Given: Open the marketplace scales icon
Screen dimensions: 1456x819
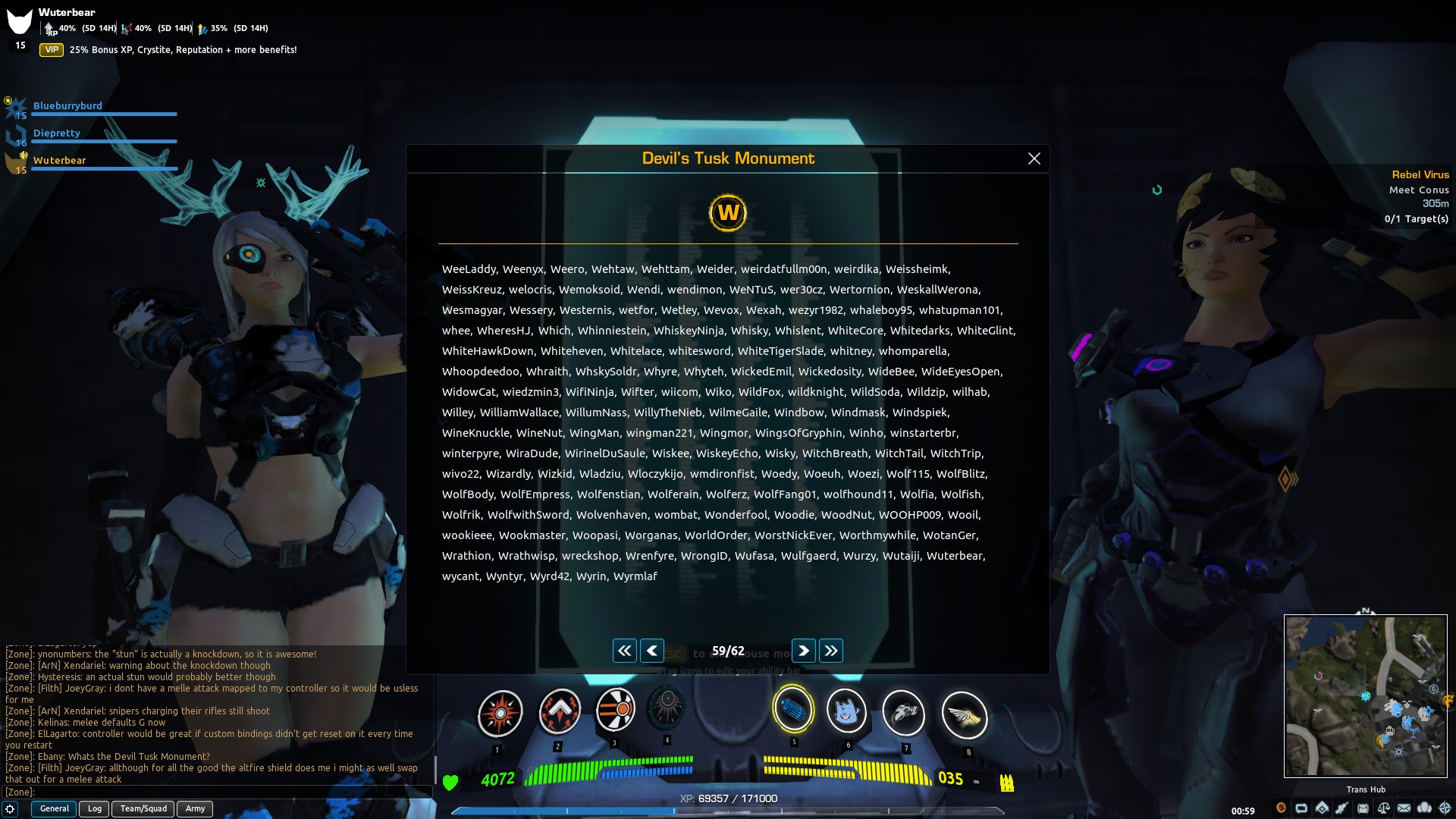Looking at the screenshot, I should pyautogui.click(x=1383, y=808).
